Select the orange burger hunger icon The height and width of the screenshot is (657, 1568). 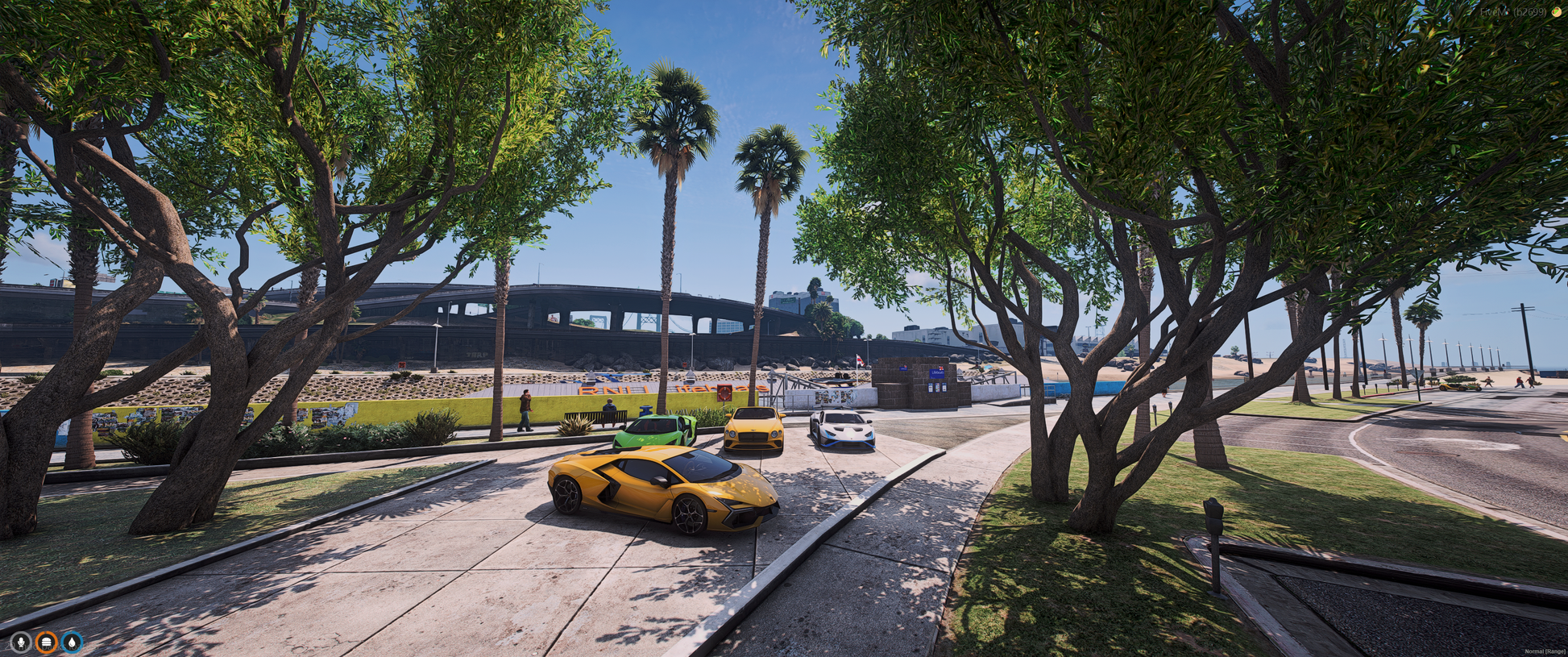[x=47, y=642]
